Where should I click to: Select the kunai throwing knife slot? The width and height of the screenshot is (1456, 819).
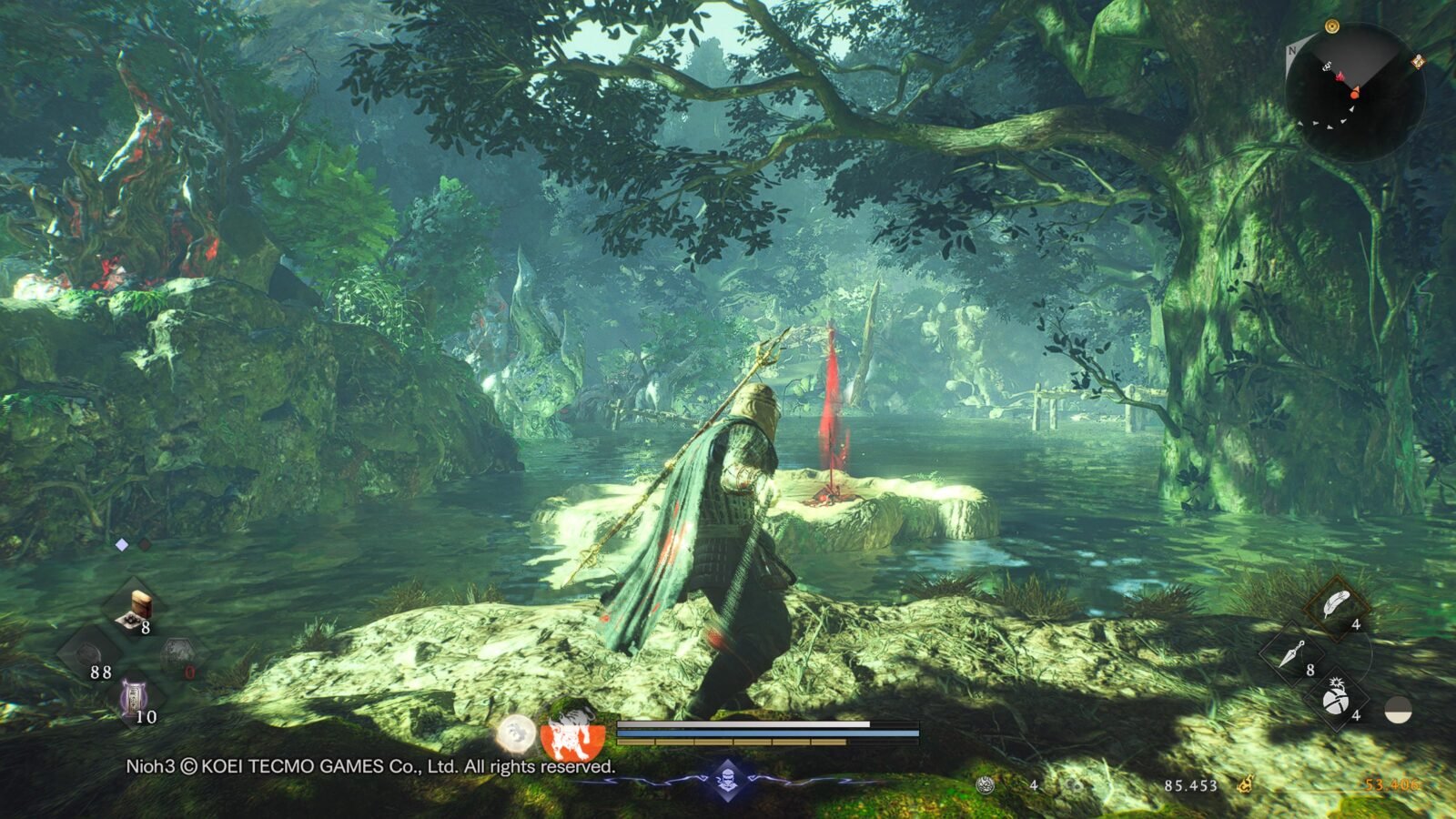coord(1292,652)
